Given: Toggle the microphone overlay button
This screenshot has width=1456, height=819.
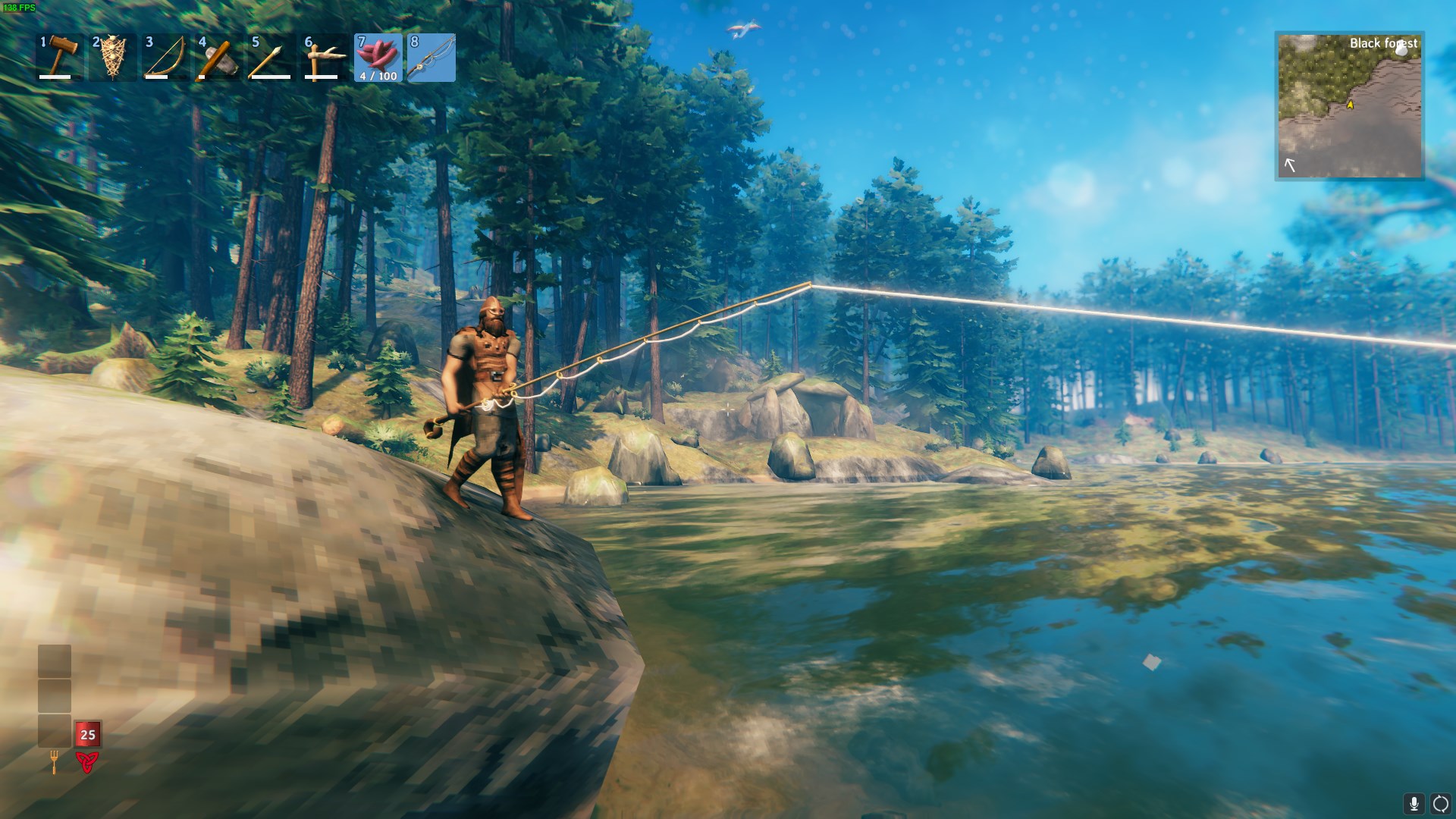Looking at the screenshot, I should (x=1414, y=804).
